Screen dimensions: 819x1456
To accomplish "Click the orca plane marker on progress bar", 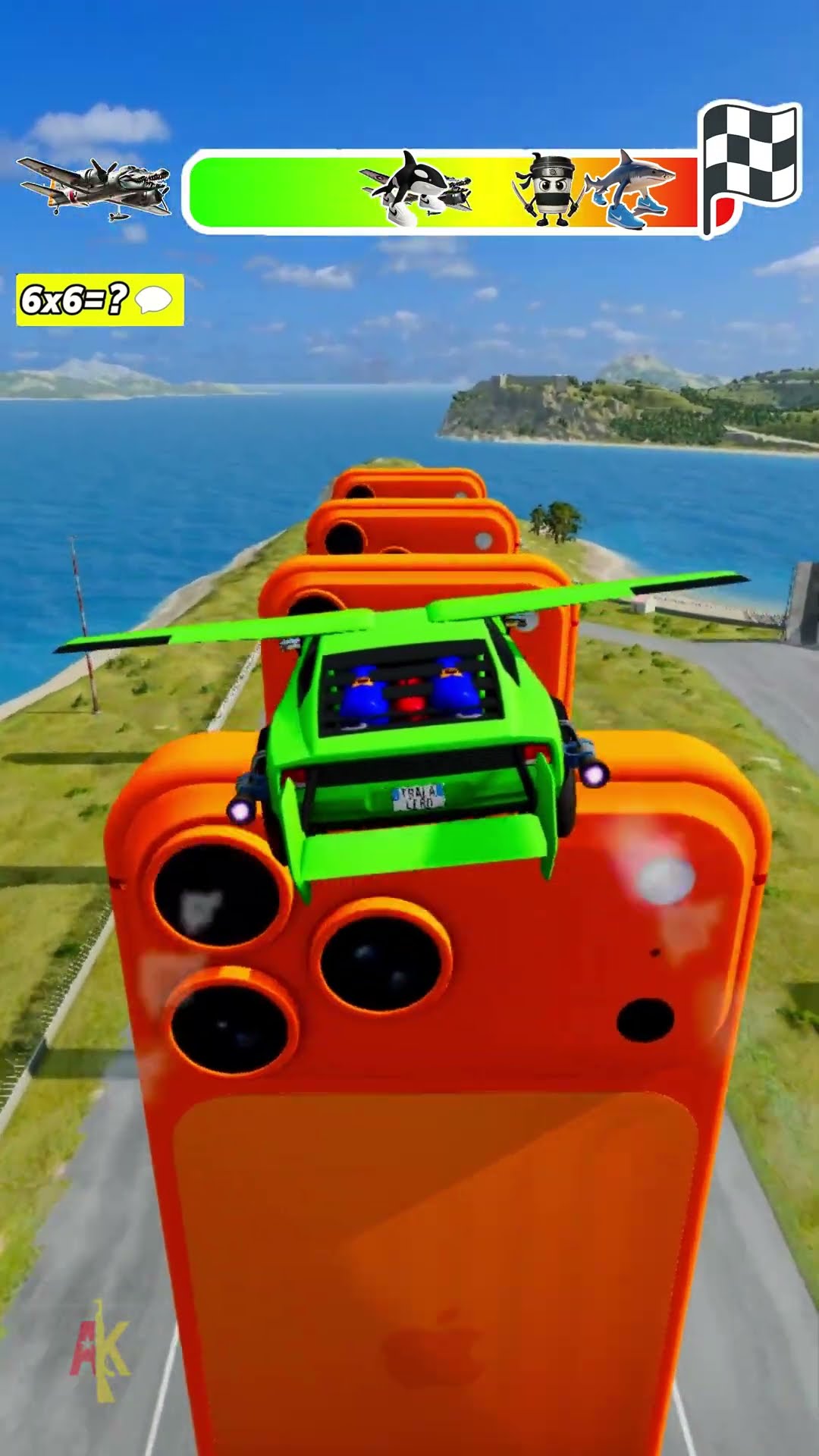I will 416,190.
